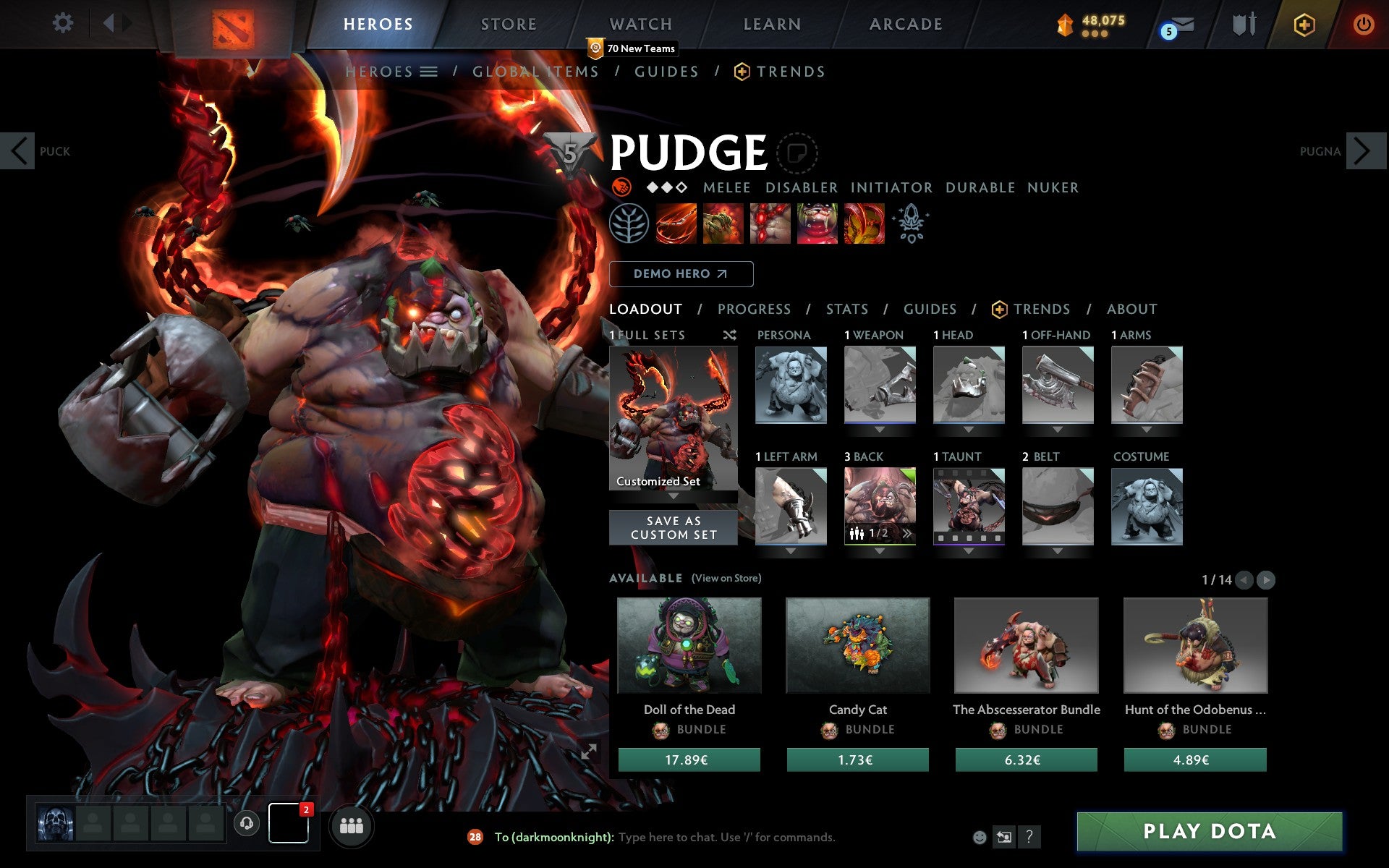Open the Dota Plus hexagon icon
The height and width of the screenshot is (868, 1389).
click(x=1304, y=23)
